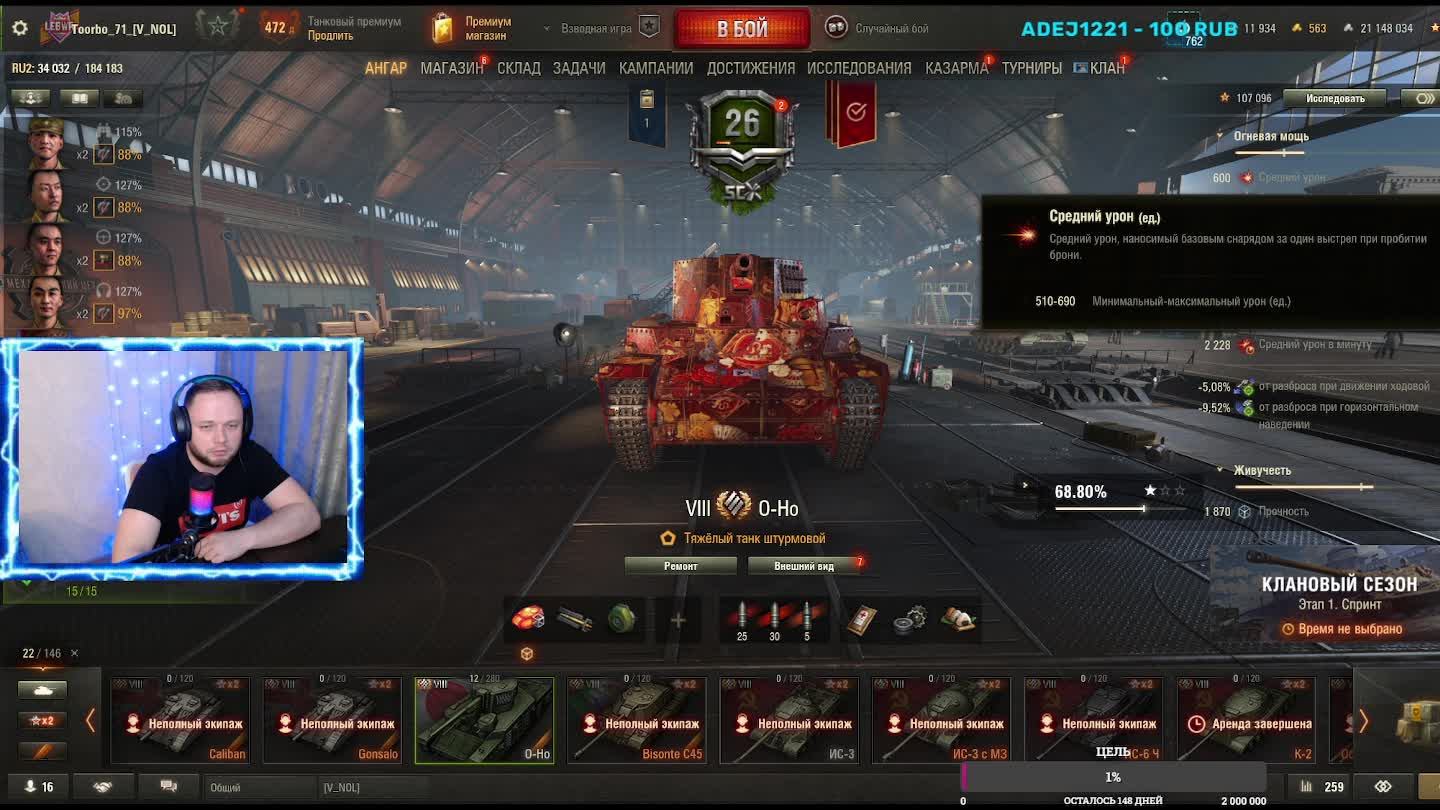The height and width of the screenshot is (810, 1440).
Task: Switch to the Турниры tab
Action: click(1031, 68)
